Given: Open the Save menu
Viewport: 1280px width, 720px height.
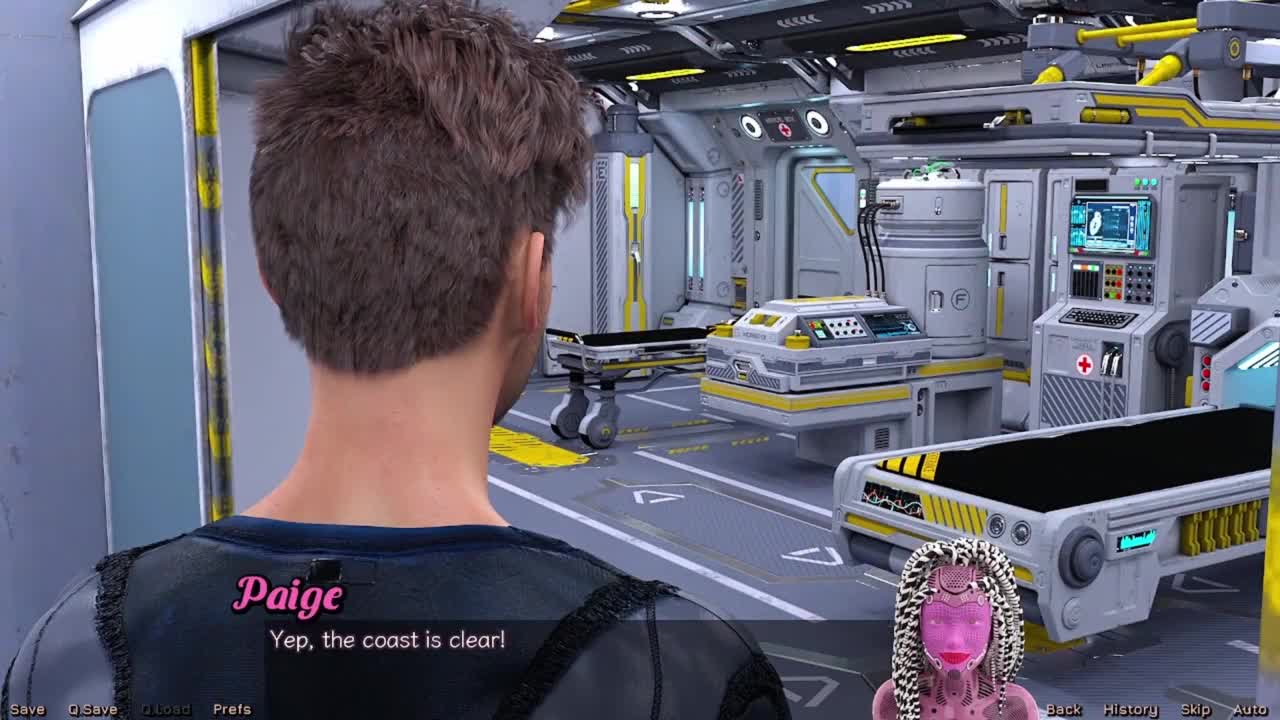Looking at the screenshot, I should coord(27,709).
